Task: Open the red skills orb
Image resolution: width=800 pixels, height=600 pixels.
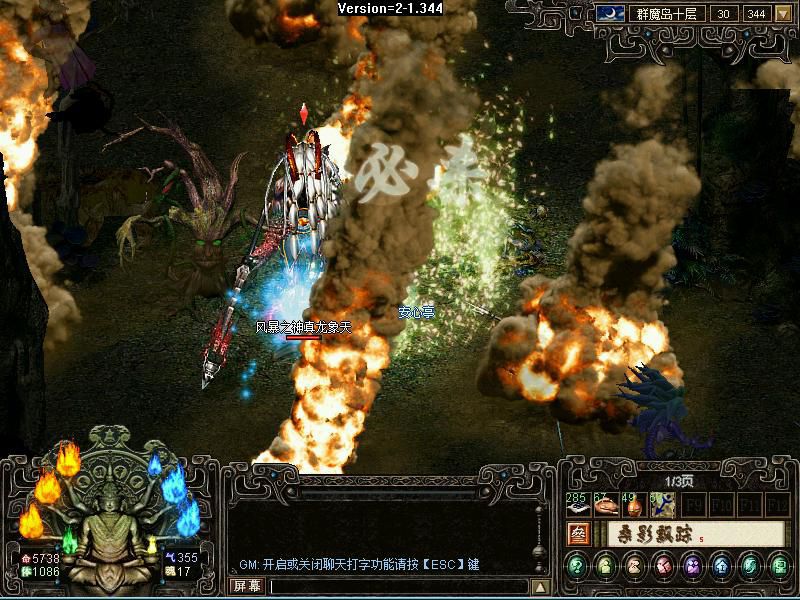Action: pos(664,567)
